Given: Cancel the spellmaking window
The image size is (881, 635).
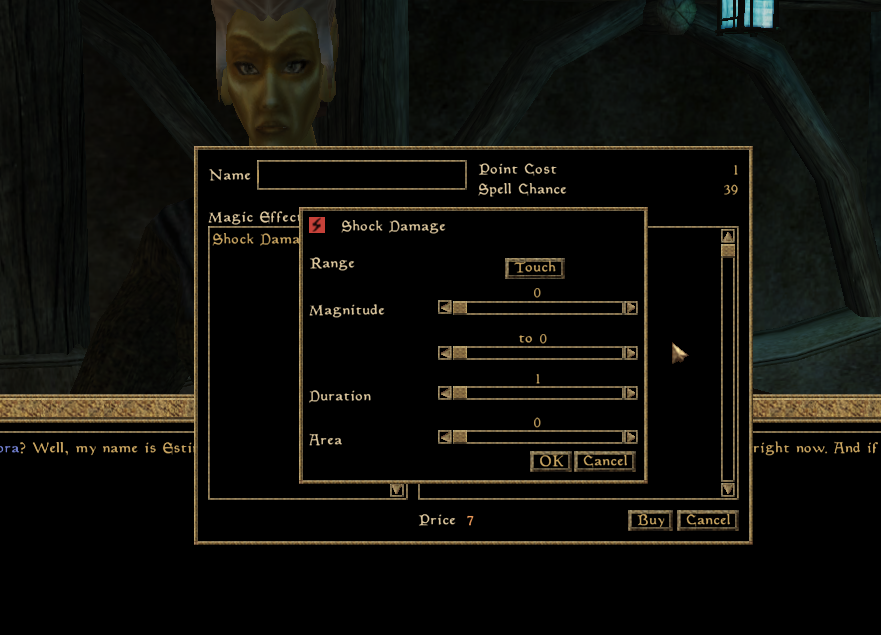Looking at the screenshot, I should point(708,520).
